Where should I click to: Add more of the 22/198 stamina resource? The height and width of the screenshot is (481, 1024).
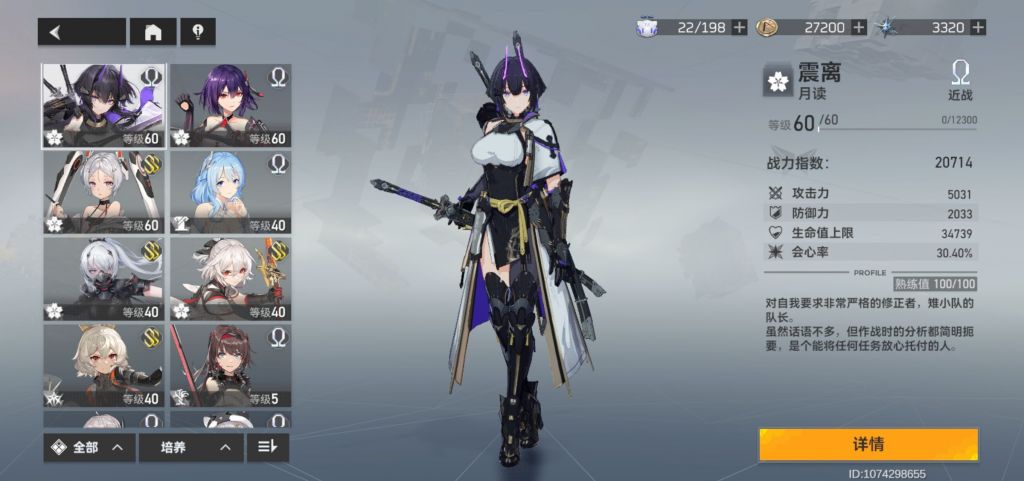pos(739,28)
